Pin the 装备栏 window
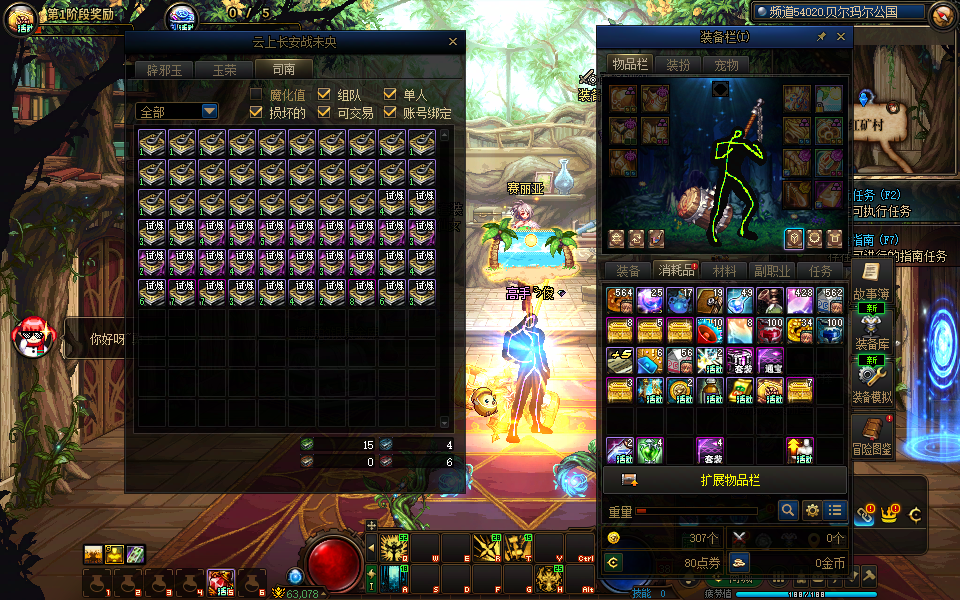 tap(822, 37)
